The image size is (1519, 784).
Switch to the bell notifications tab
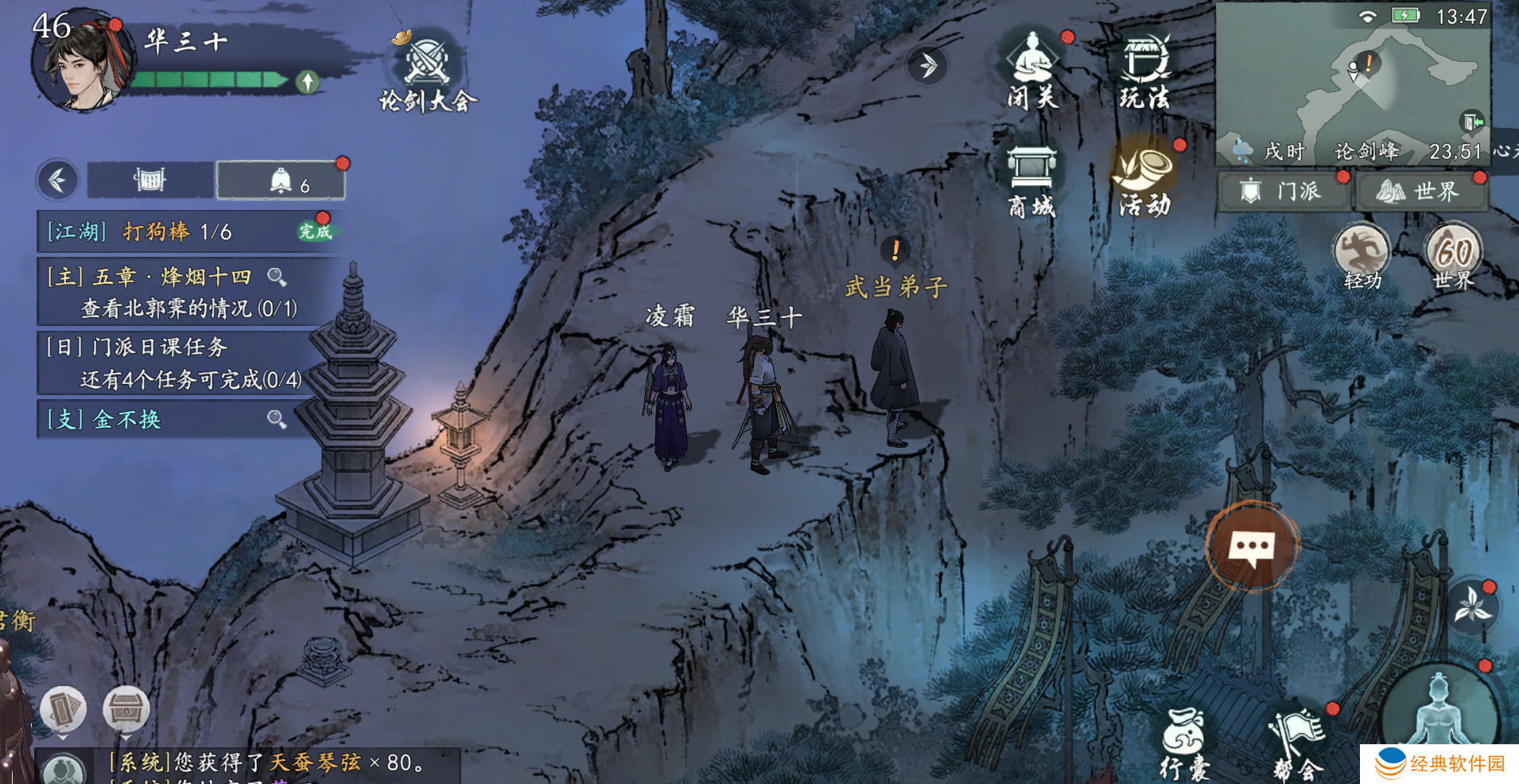(x=282, y=180)
